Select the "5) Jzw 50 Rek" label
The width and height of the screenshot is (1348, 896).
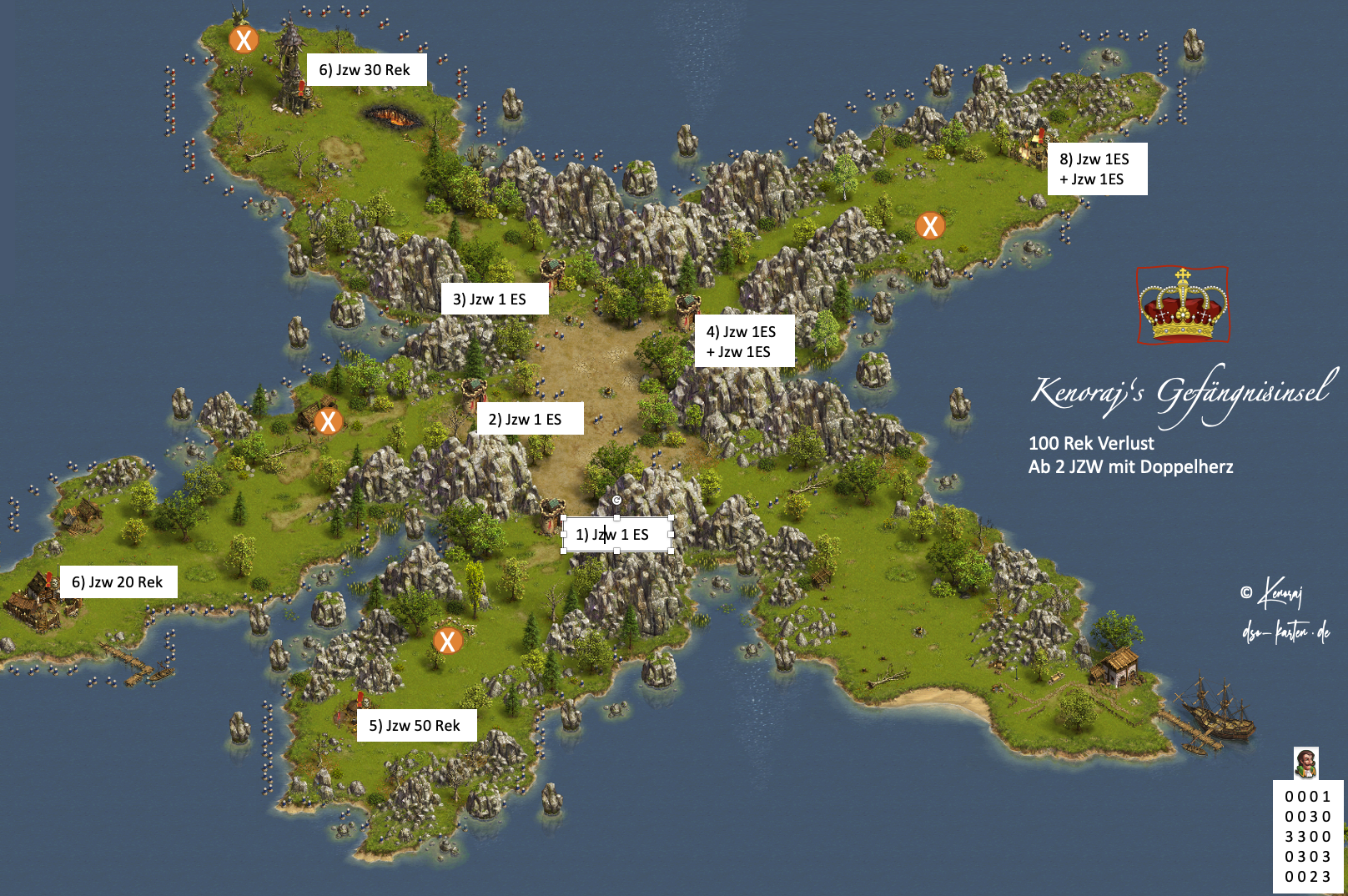[416, 725]
